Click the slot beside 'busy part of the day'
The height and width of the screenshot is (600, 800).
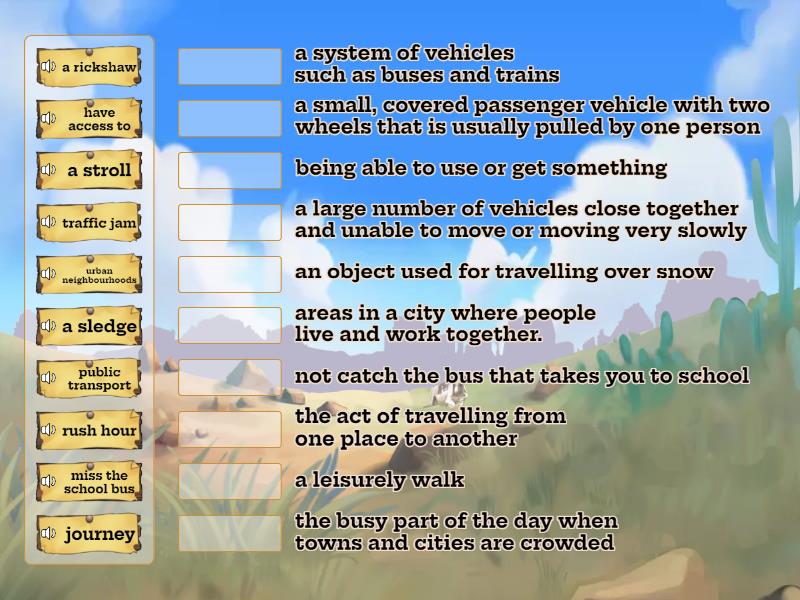pyautogui.click(x=230, y=533)
